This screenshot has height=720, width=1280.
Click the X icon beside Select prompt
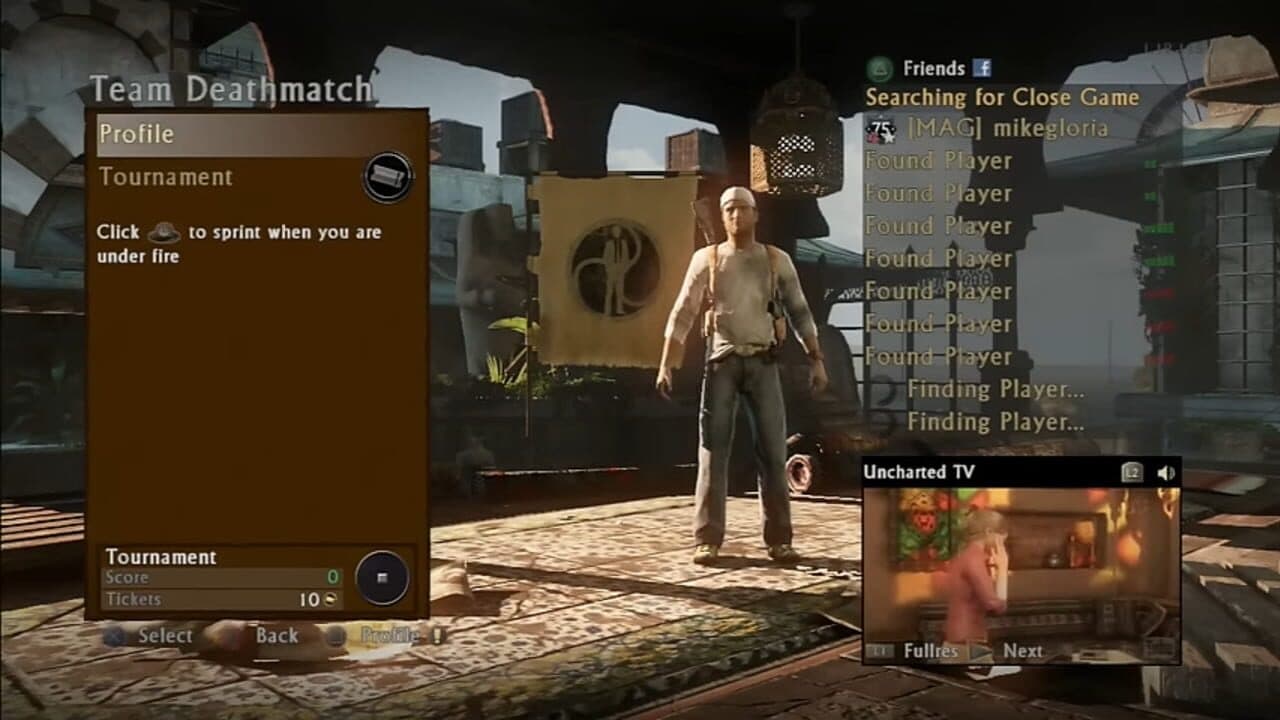point(115,635)
